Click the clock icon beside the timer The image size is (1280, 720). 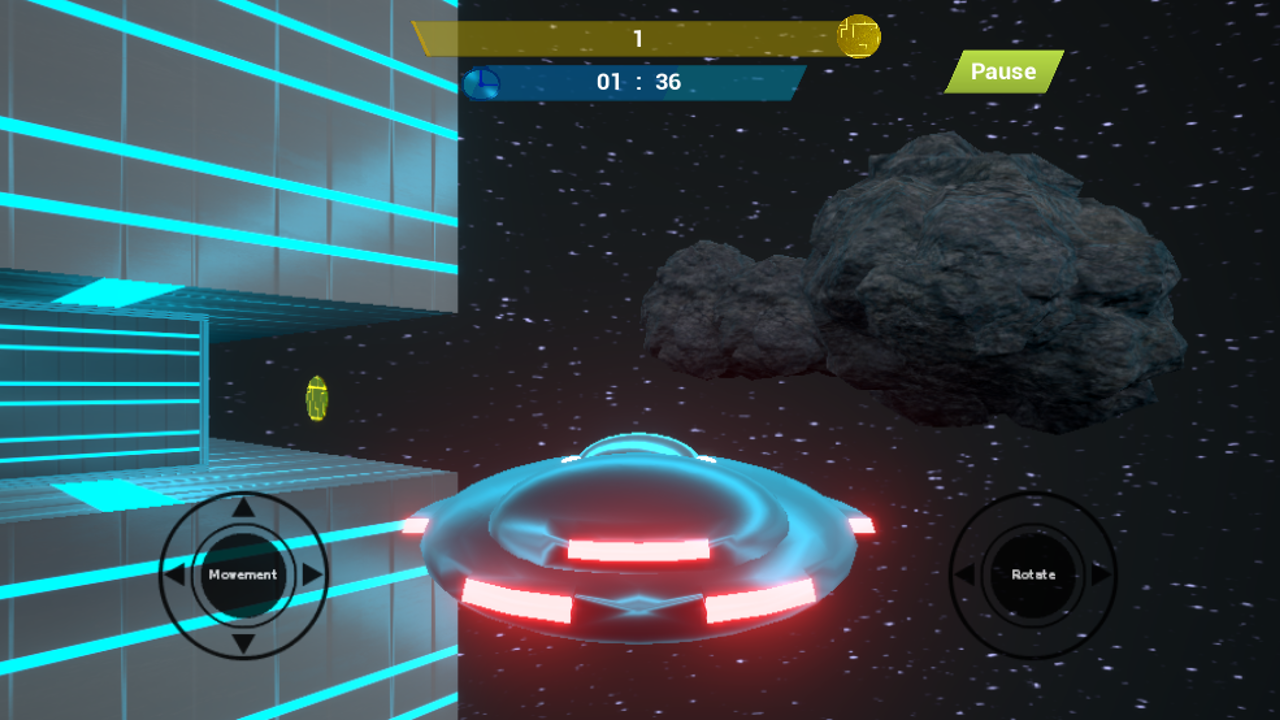(x=483, y=84)
